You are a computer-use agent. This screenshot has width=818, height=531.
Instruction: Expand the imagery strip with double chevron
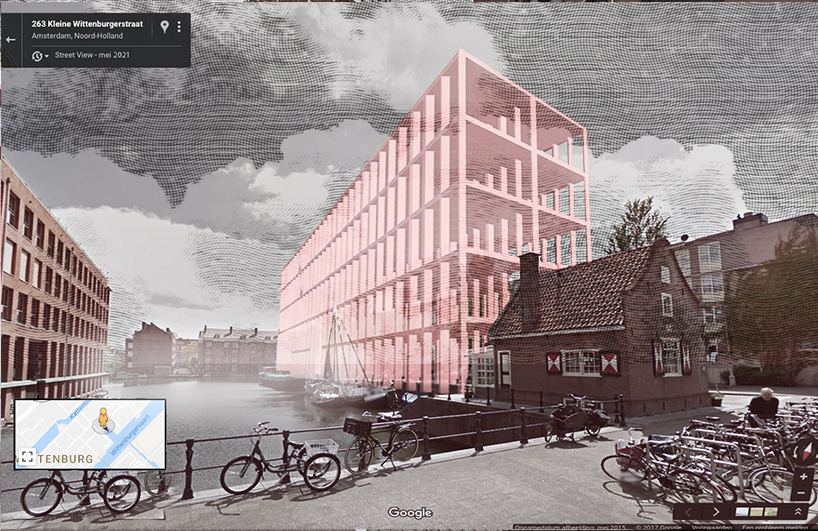tap(797, 512)
